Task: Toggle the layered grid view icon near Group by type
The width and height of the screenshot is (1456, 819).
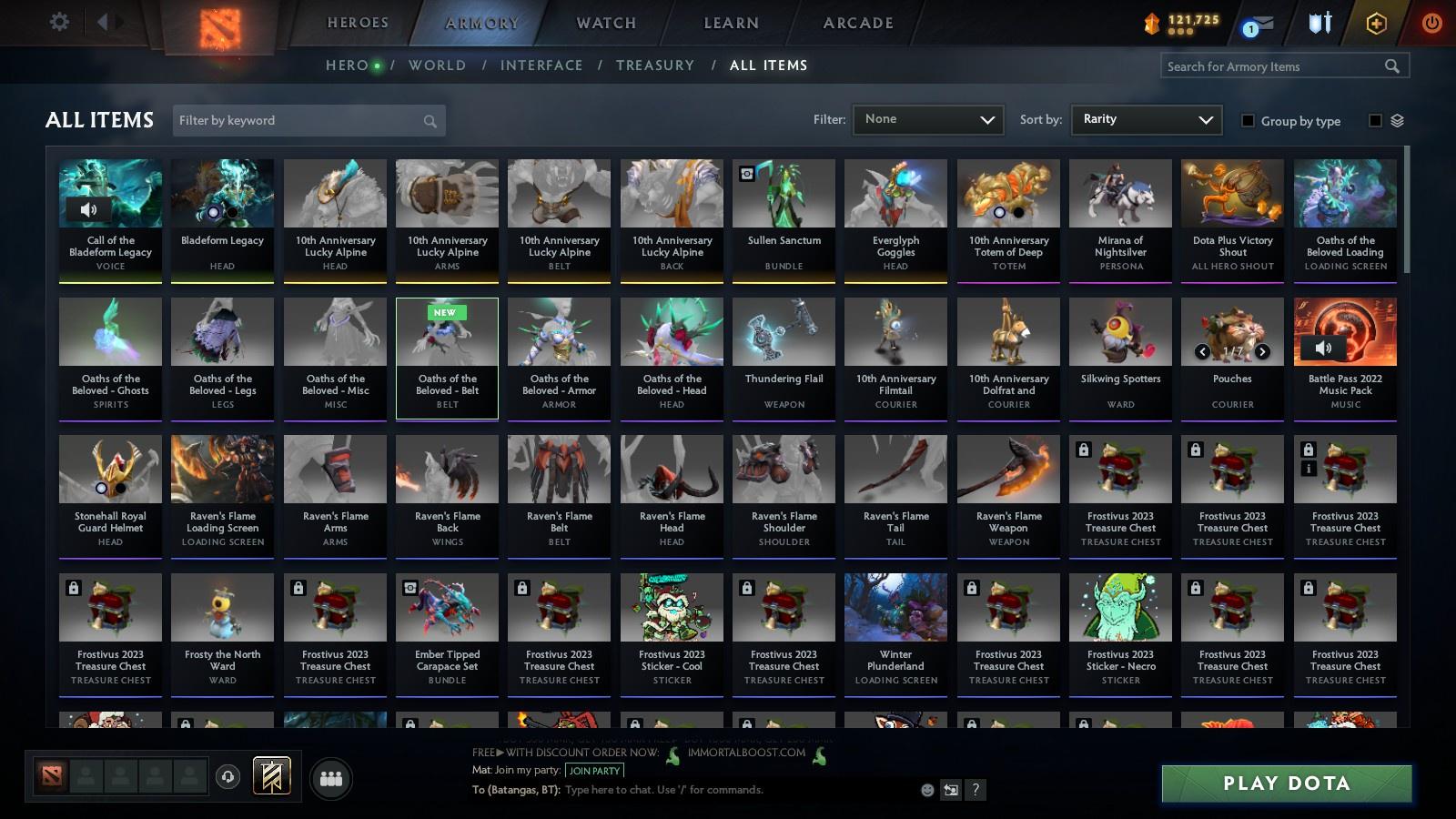Action: 1399,119
